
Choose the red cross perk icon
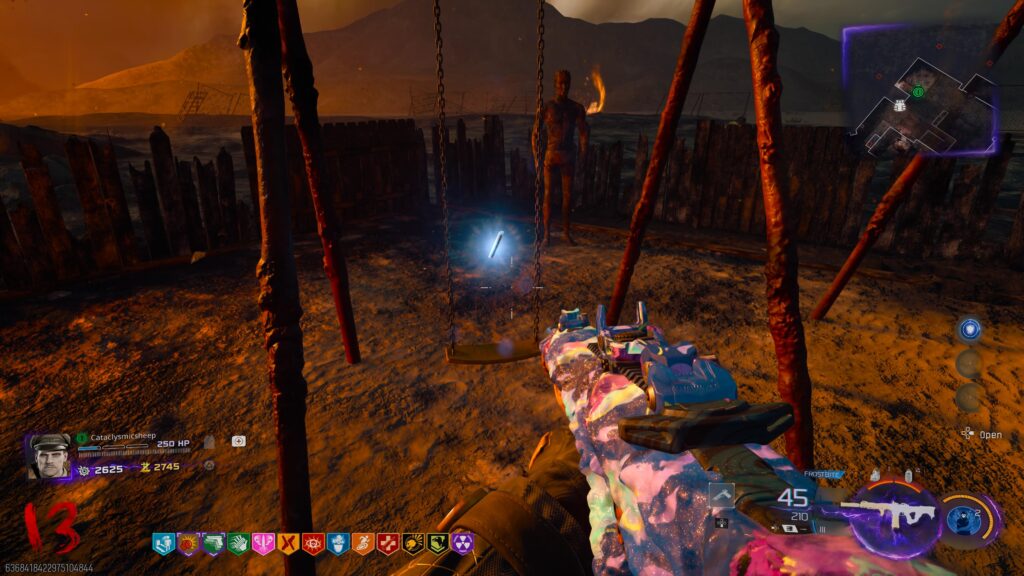pyautogui.click(x=388, y=544)
